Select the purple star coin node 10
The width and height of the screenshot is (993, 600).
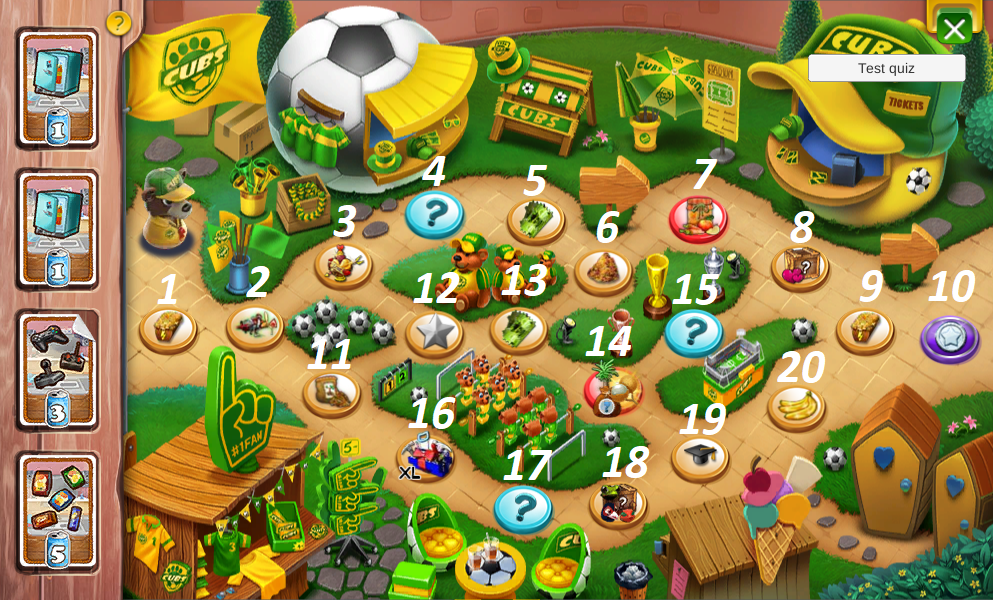949,338
